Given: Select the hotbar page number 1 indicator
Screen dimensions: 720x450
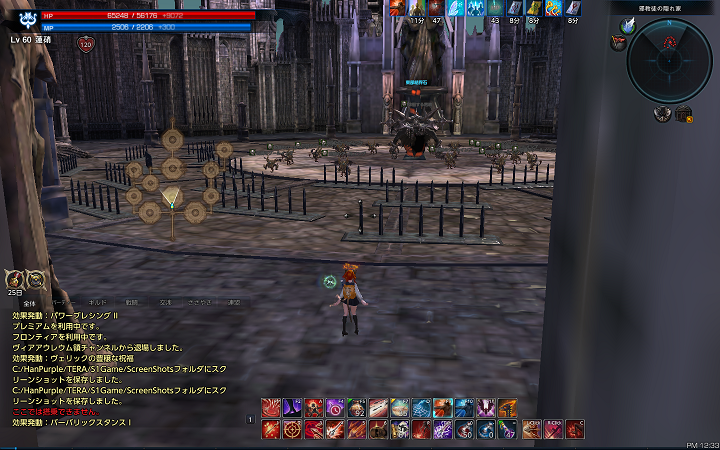Looking at the screenshot, I should [x=250, y=419].
